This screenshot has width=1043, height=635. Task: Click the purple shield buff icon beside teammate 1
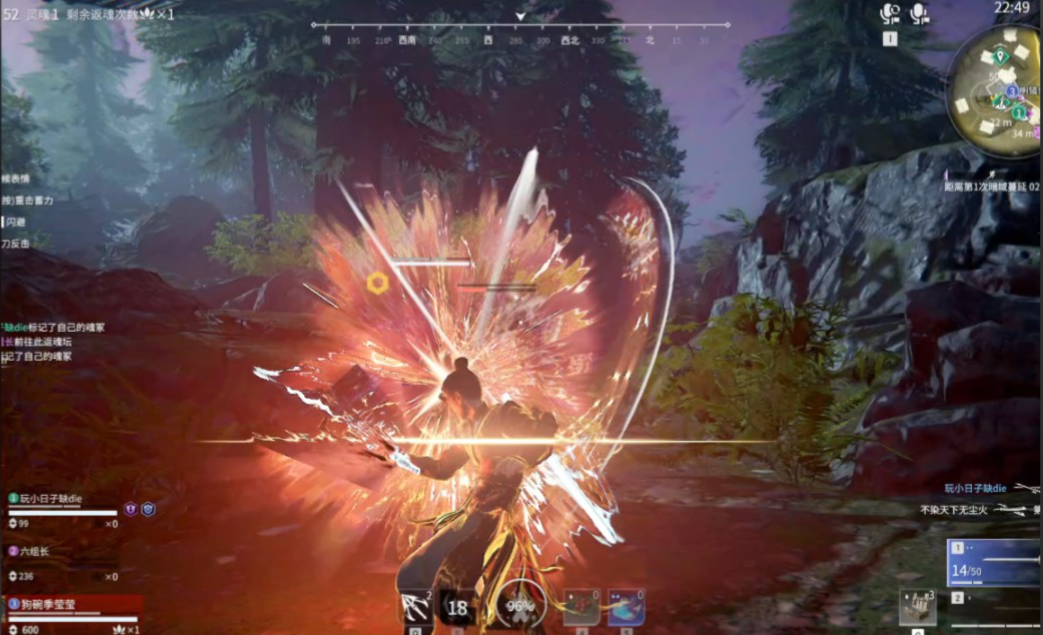coord(130,509)
